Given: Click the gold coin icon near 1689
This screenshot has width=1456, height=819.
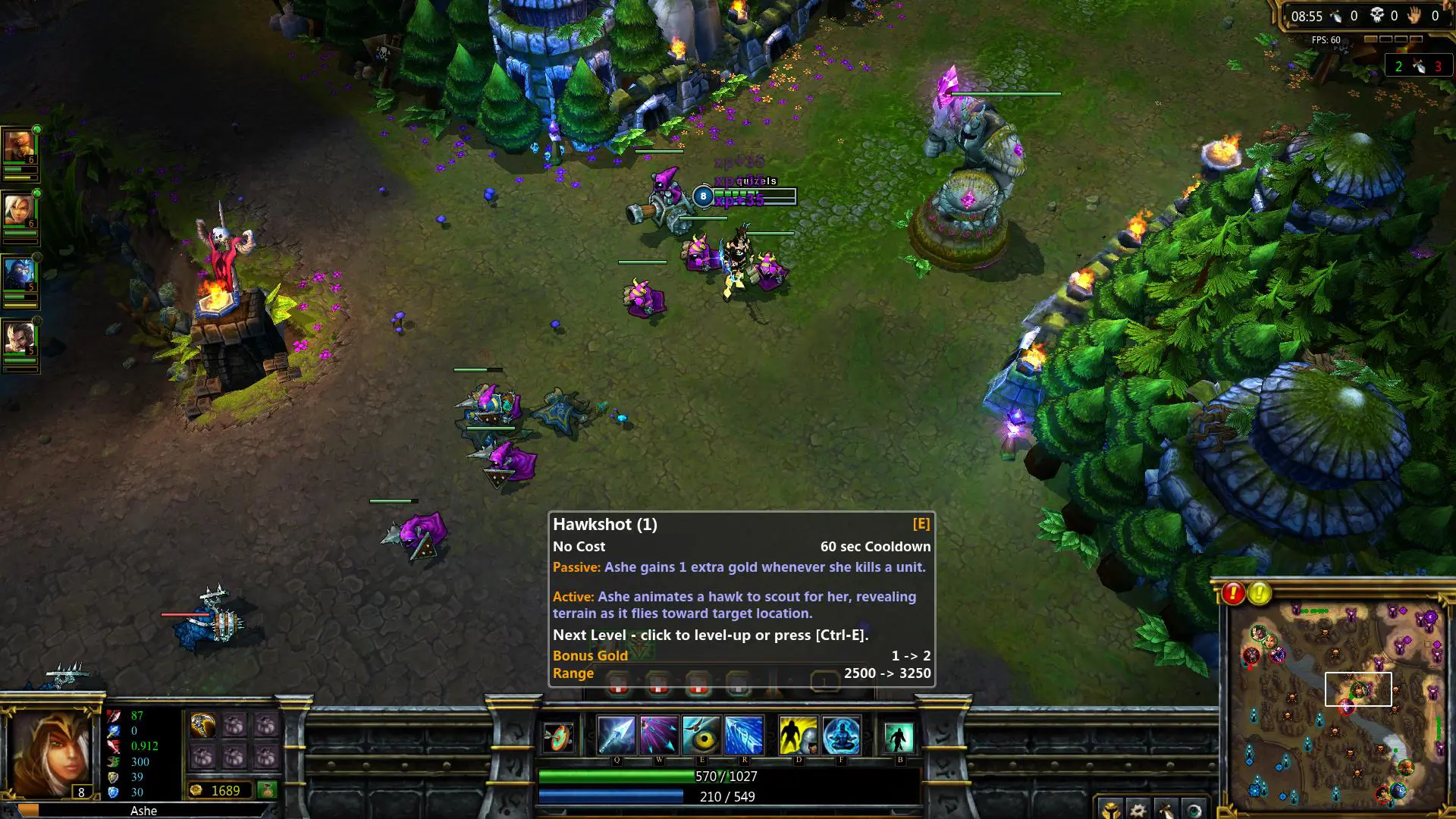Looking at the screenshot, I should click(196, 790).
